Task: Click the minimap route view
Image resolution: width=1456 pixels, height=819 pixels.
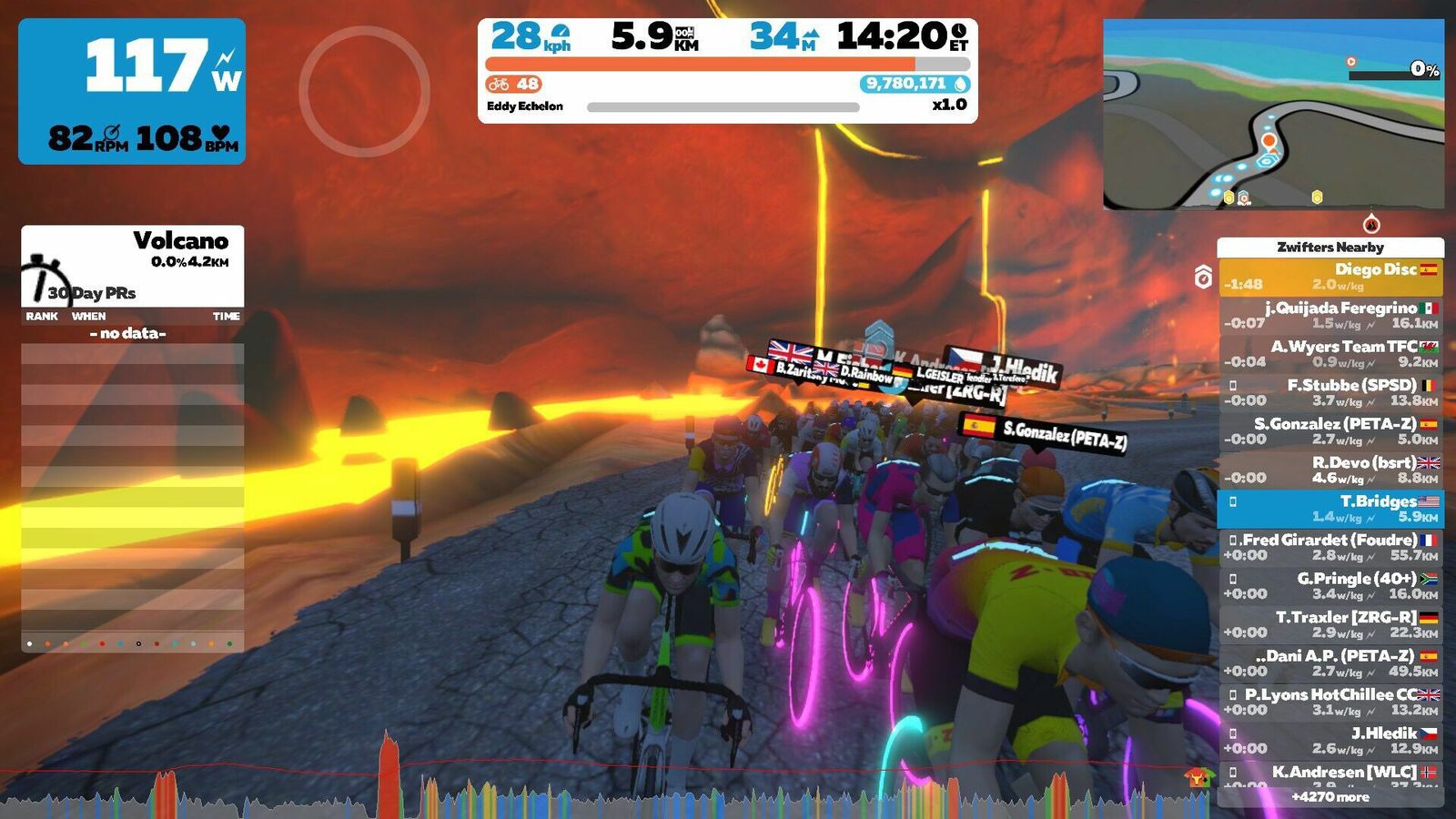Action: click(1273, 115)
